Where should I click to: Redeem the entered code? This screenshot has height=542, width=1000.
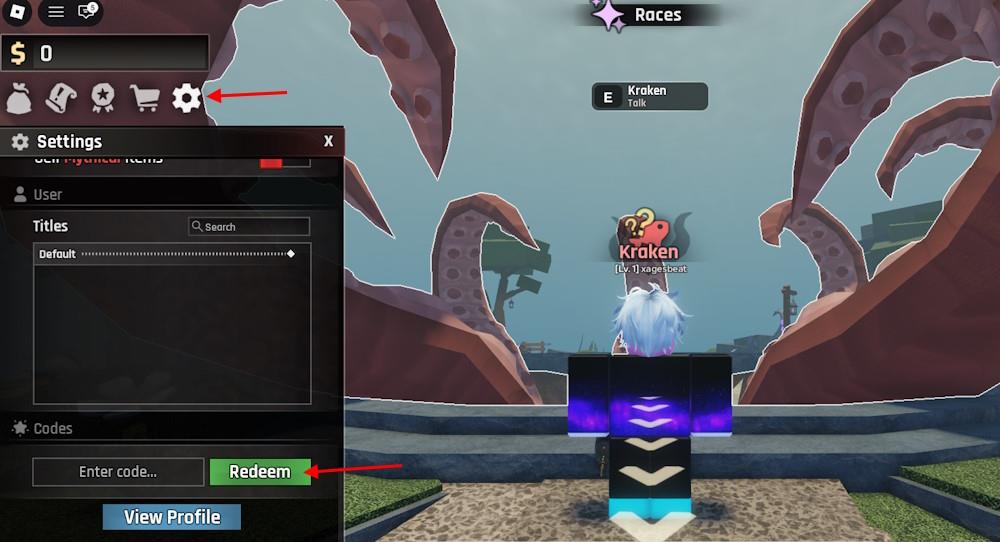coord(260,472)
